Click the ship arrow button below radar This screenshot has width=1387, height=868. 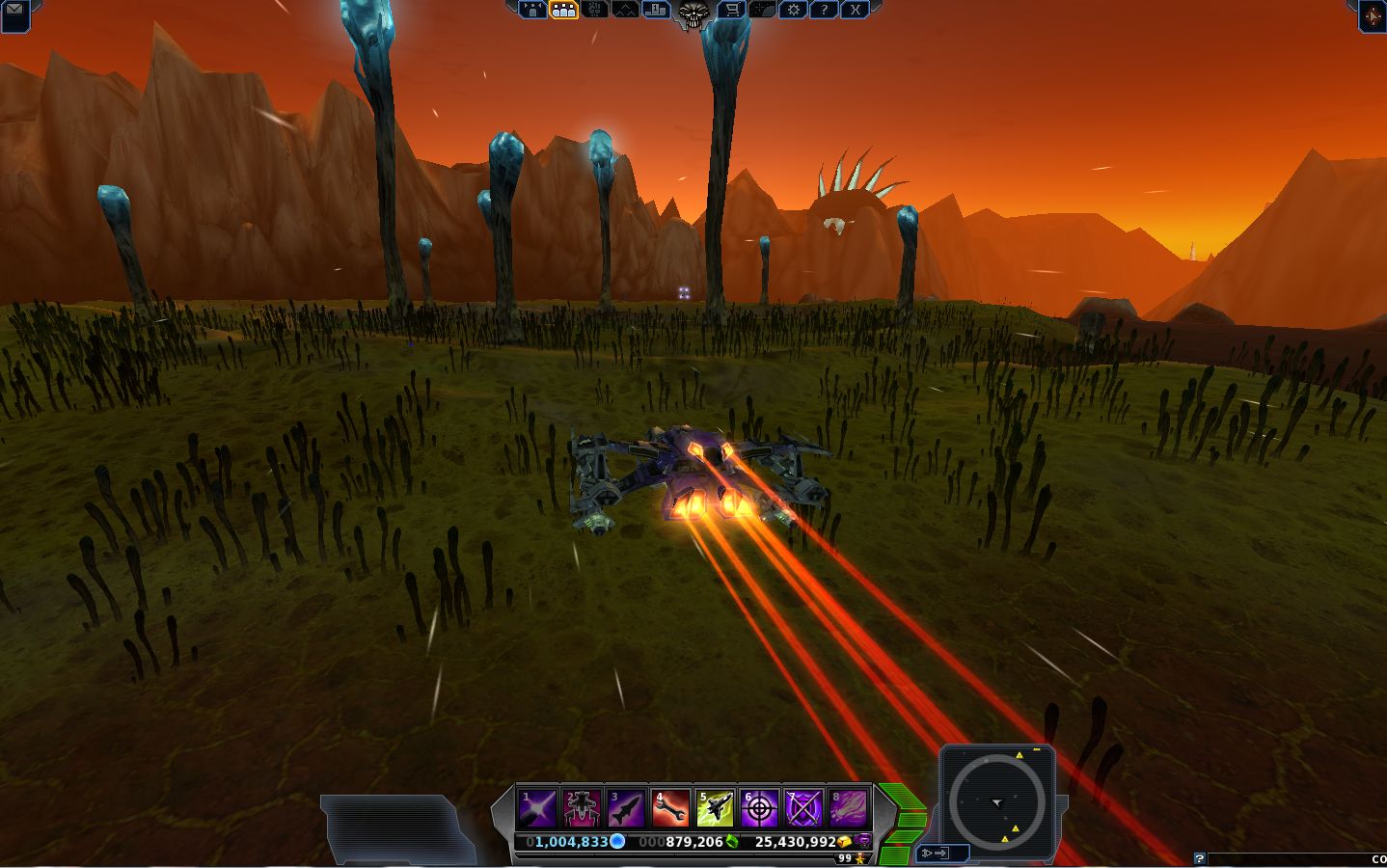(x=936, y=853)
